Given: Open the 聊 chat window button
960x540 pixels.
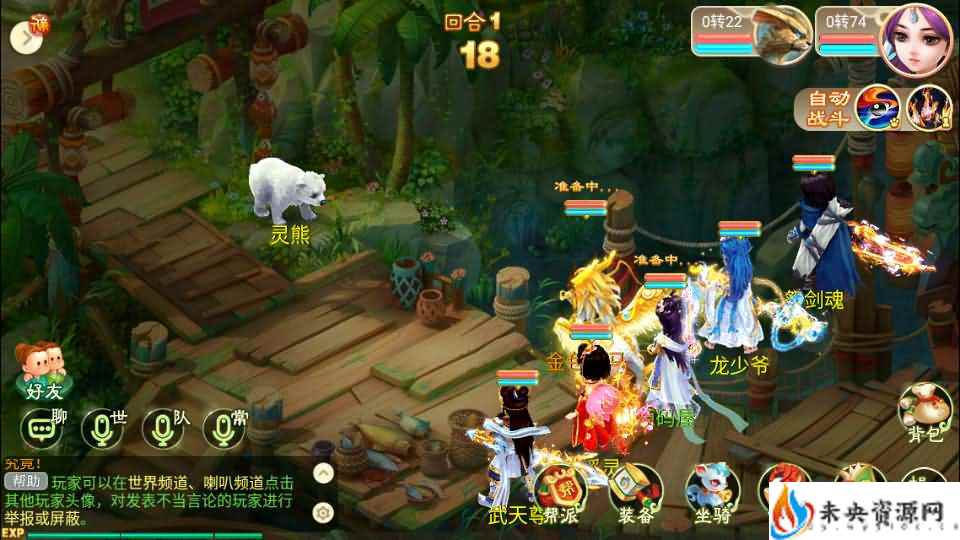Looking at the screenshot, I should (42, 428).
